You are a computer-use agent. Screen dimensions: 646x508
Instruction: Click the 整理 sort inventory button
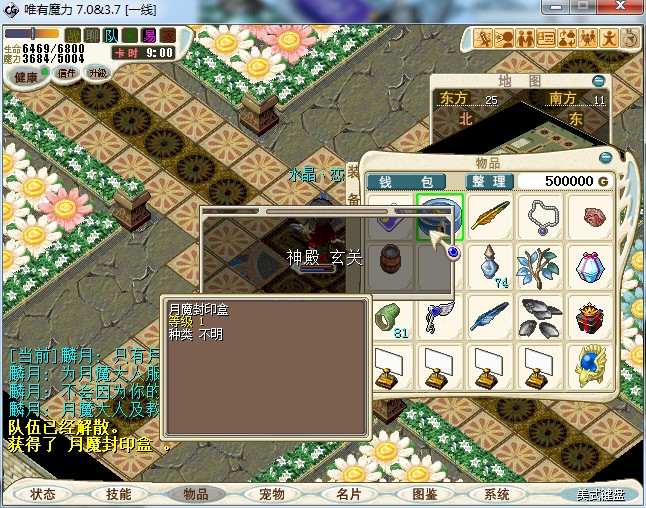(490, 181)
